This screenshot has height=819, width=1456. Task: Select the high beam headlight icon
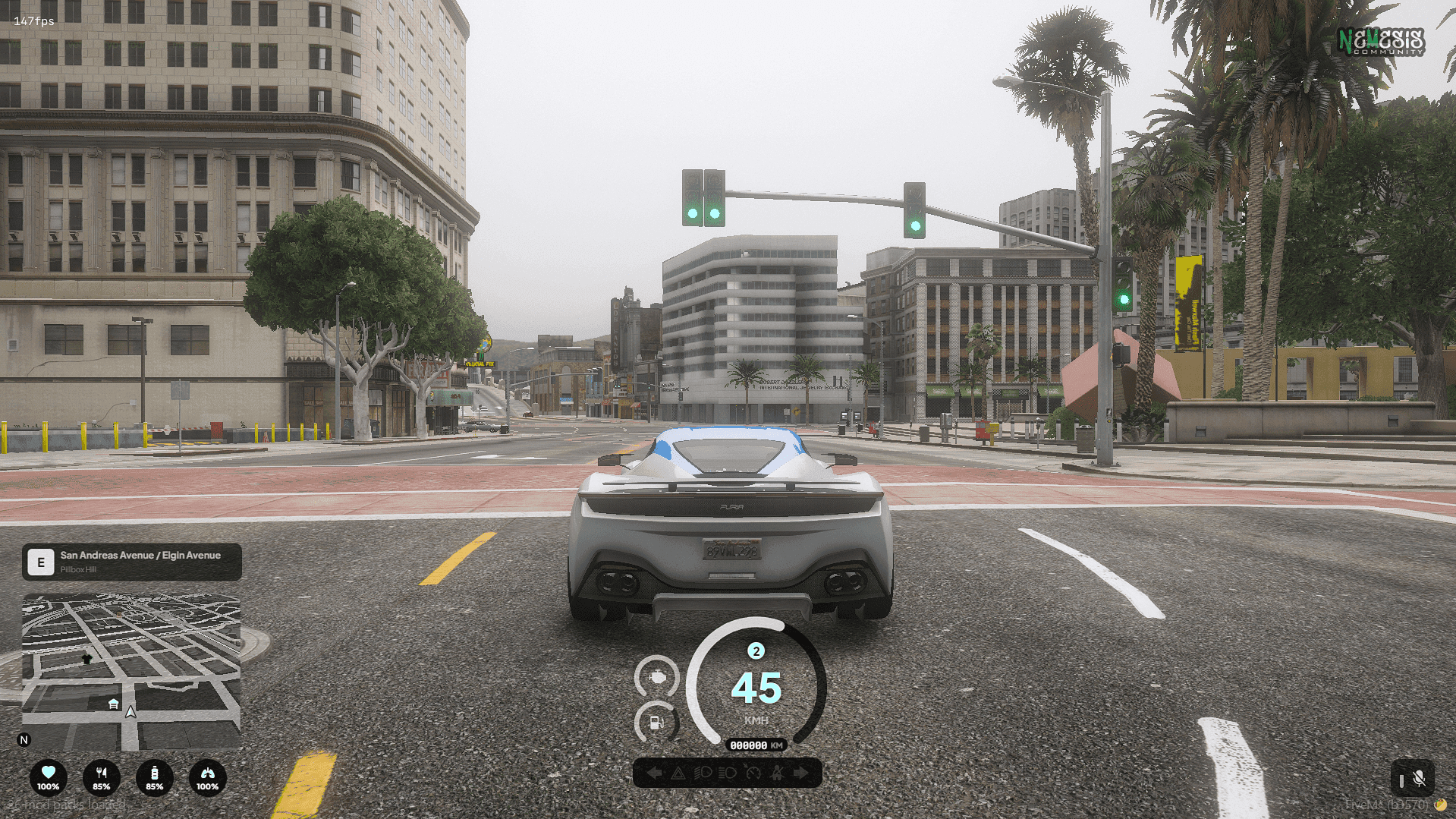[727, 773]
